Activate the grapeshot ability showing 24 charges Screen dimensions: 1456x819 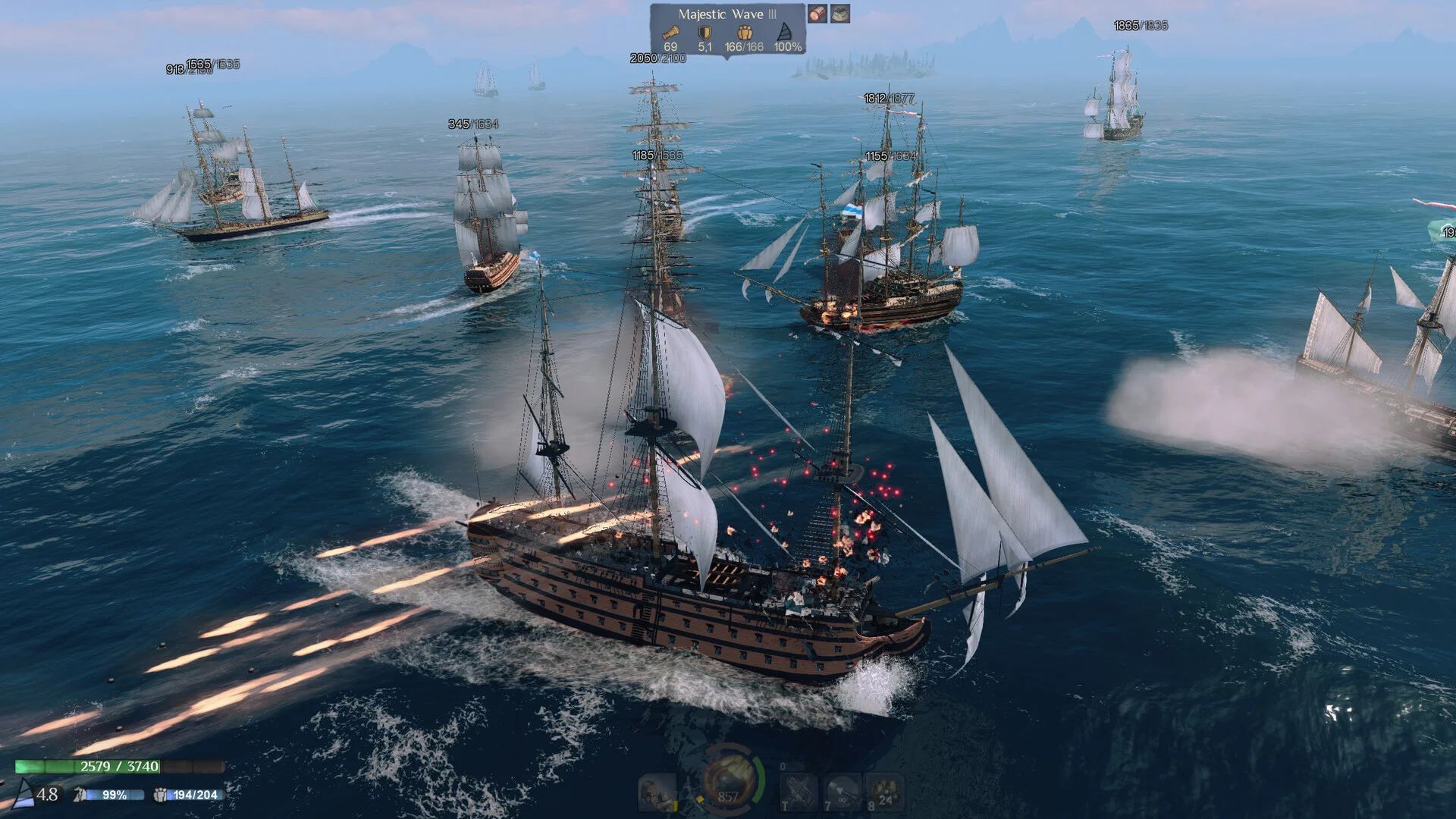pos(886,792)
